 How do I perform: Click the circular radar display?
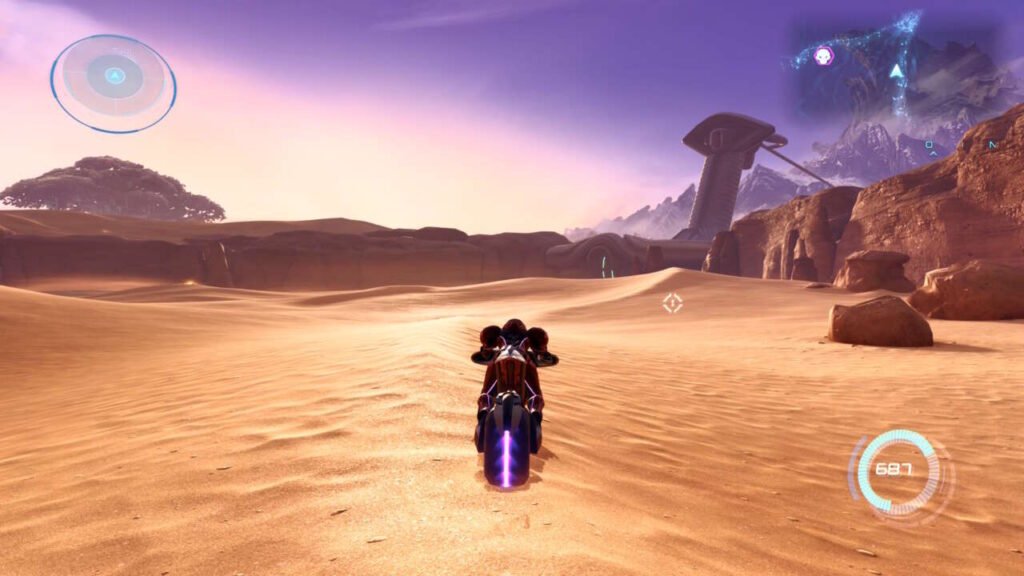[113, 83]
